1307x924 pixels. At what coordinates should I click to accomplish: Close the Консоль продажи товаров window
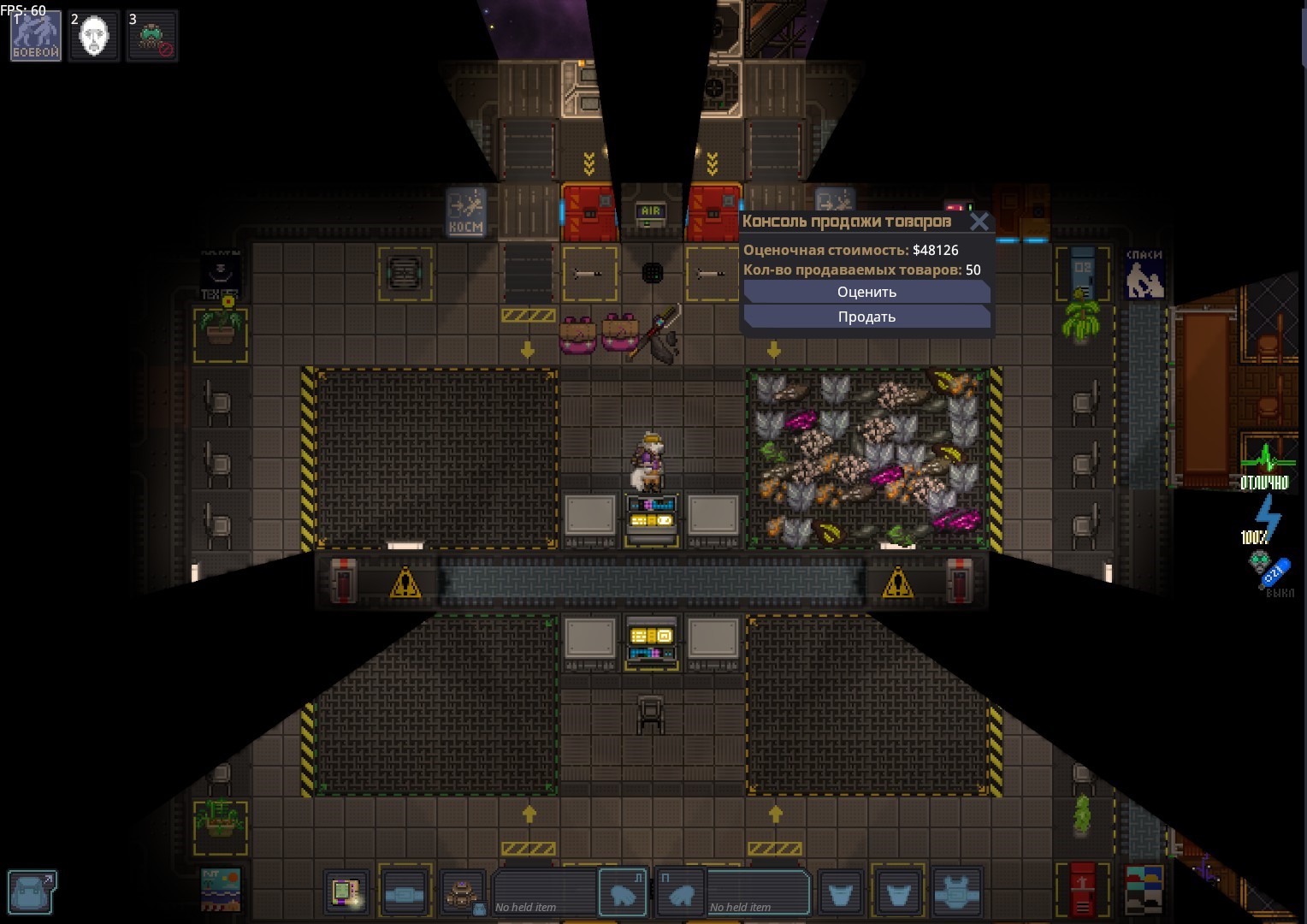click(979, 222)
